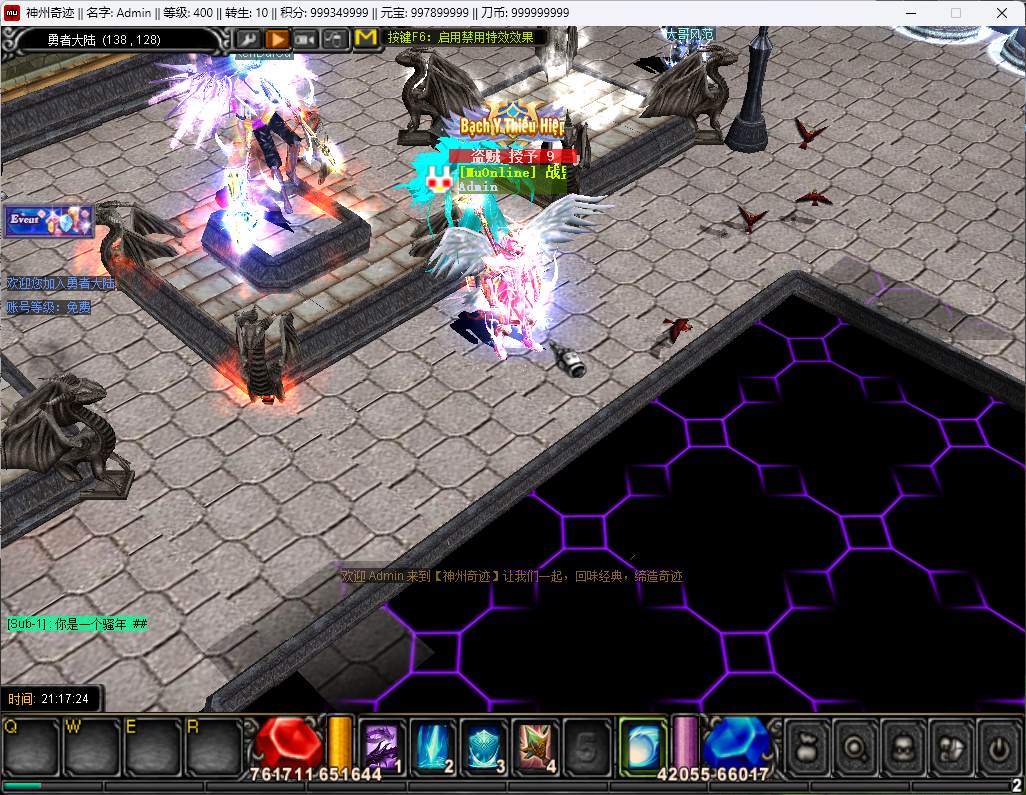The height and width of the screenshot is (795, 1026).
Task: Toggle the video camera button
Action: 306,39
